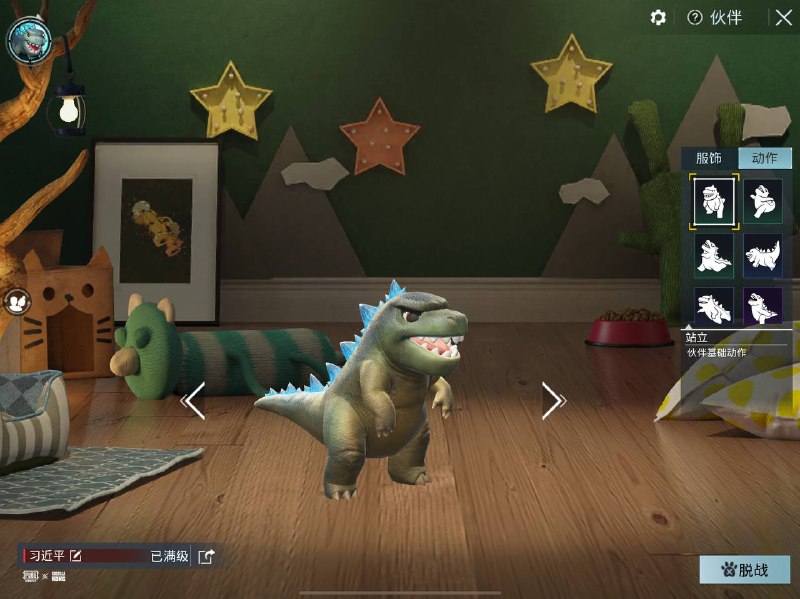Show the next companion with right arrow
Viewport: 800px width, 599px height.
[x=552, y=401]
